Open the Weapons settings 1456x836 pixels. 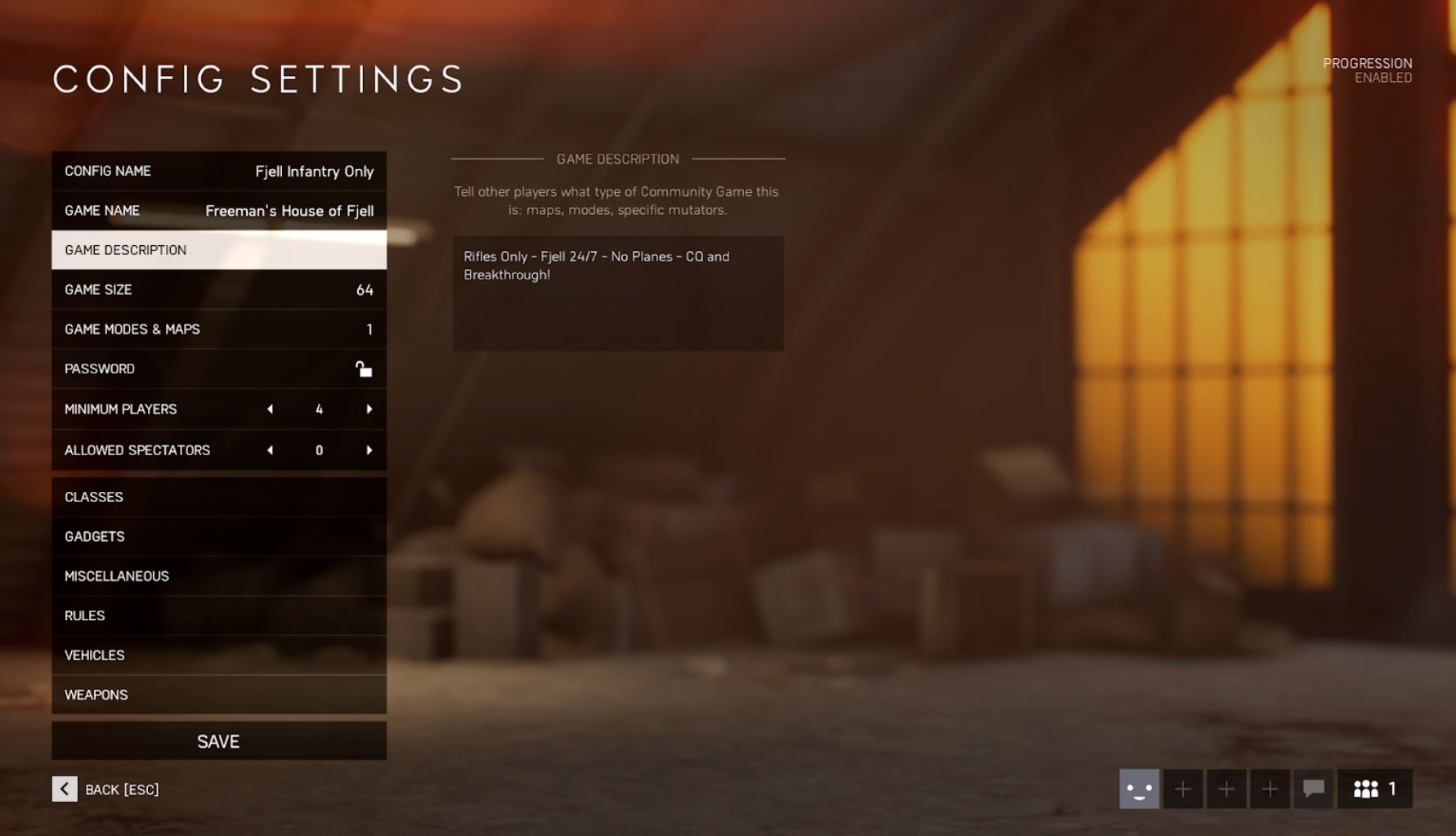[x=218, y=695]
